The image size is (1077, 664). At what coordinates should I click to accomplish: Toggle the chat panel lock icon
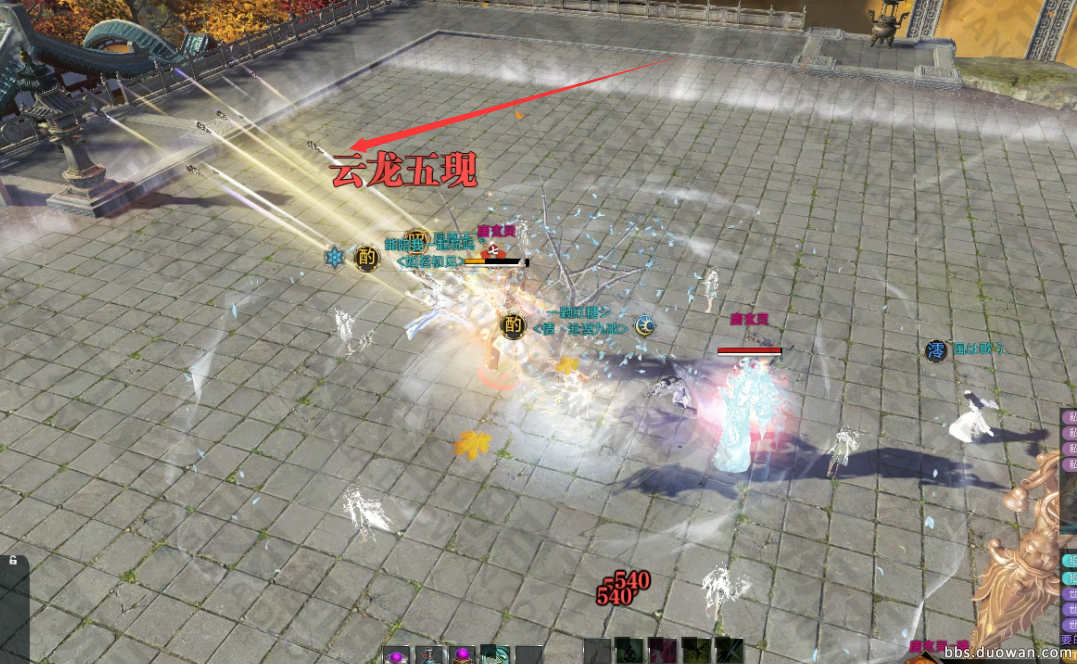pyautogui.click(x=13, y=561)
